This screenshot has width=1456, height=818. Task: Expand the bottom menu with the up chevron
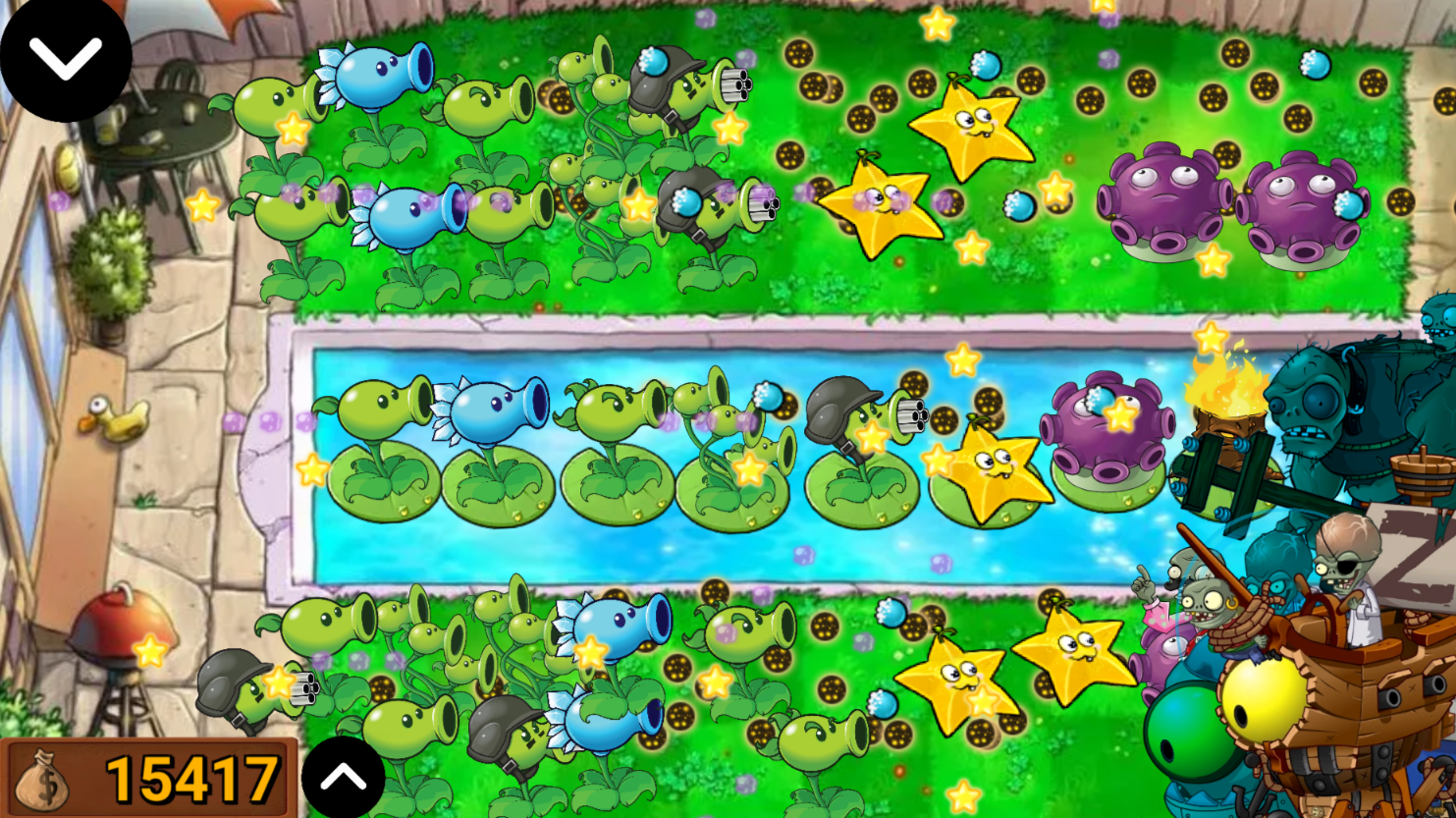click(344, 777)
